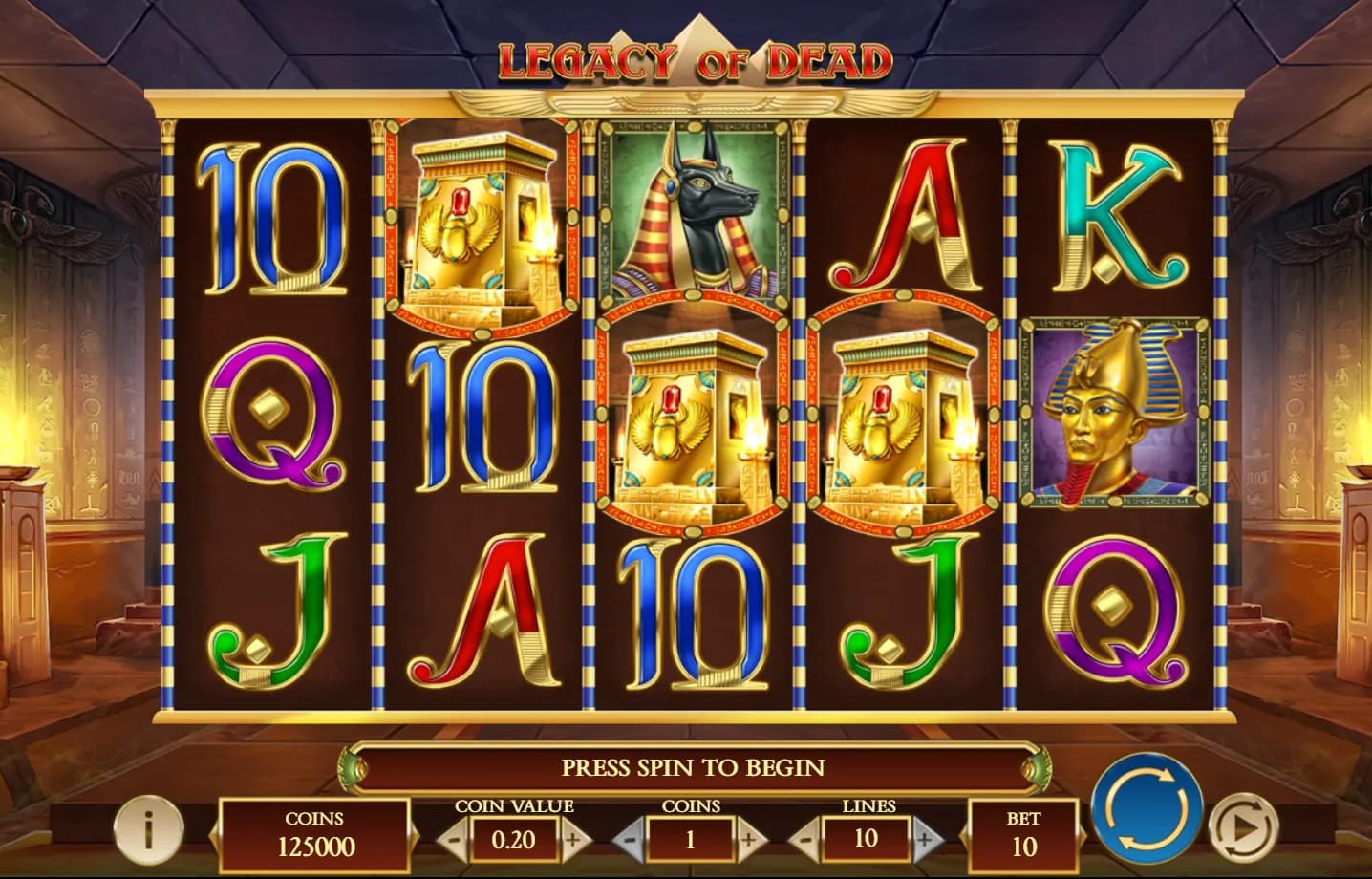Reduce the number of coins

[x=629, y=841]
